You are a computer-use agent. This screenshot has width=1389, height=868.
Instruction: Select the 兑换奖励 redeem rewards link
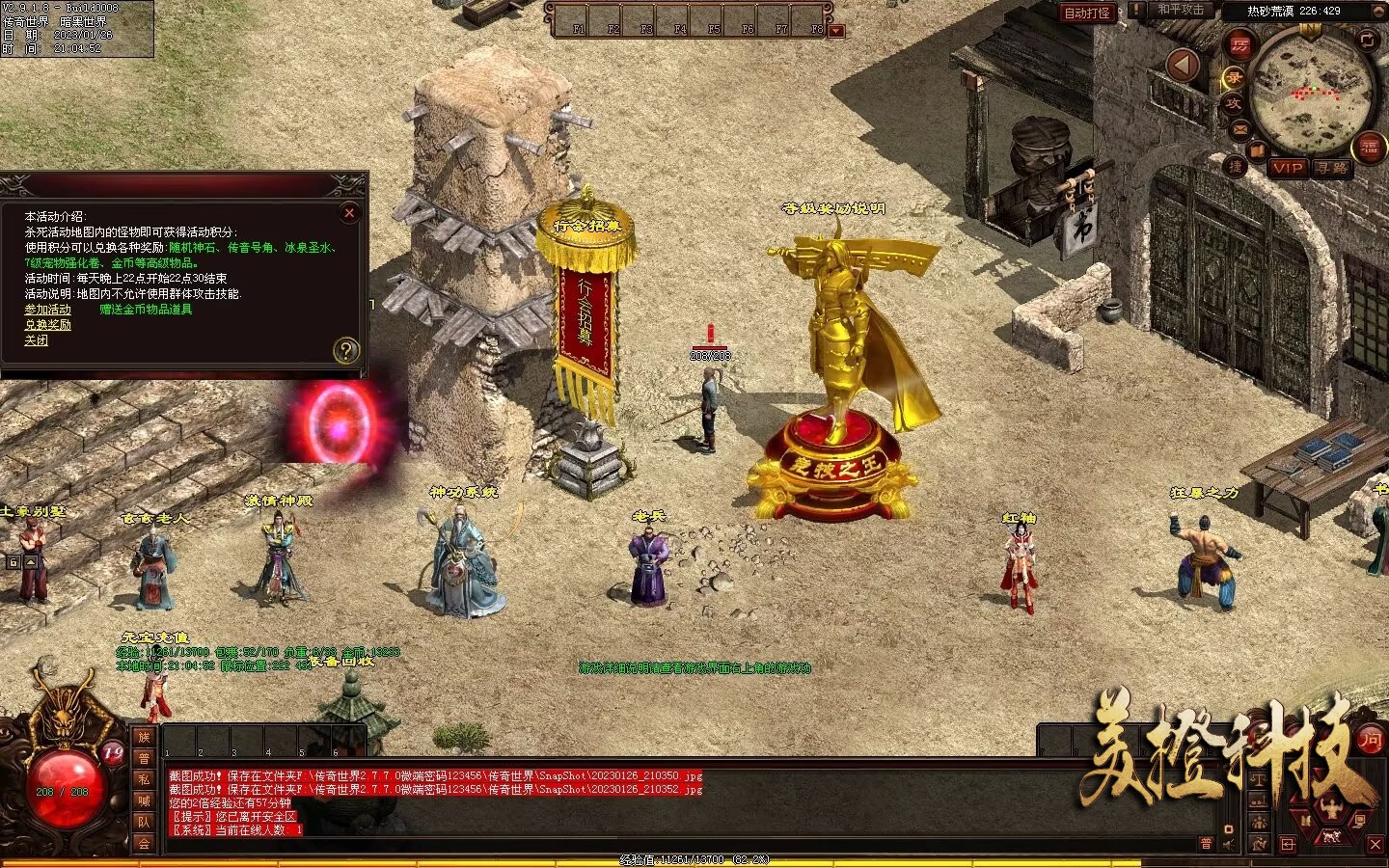point(48,325)
